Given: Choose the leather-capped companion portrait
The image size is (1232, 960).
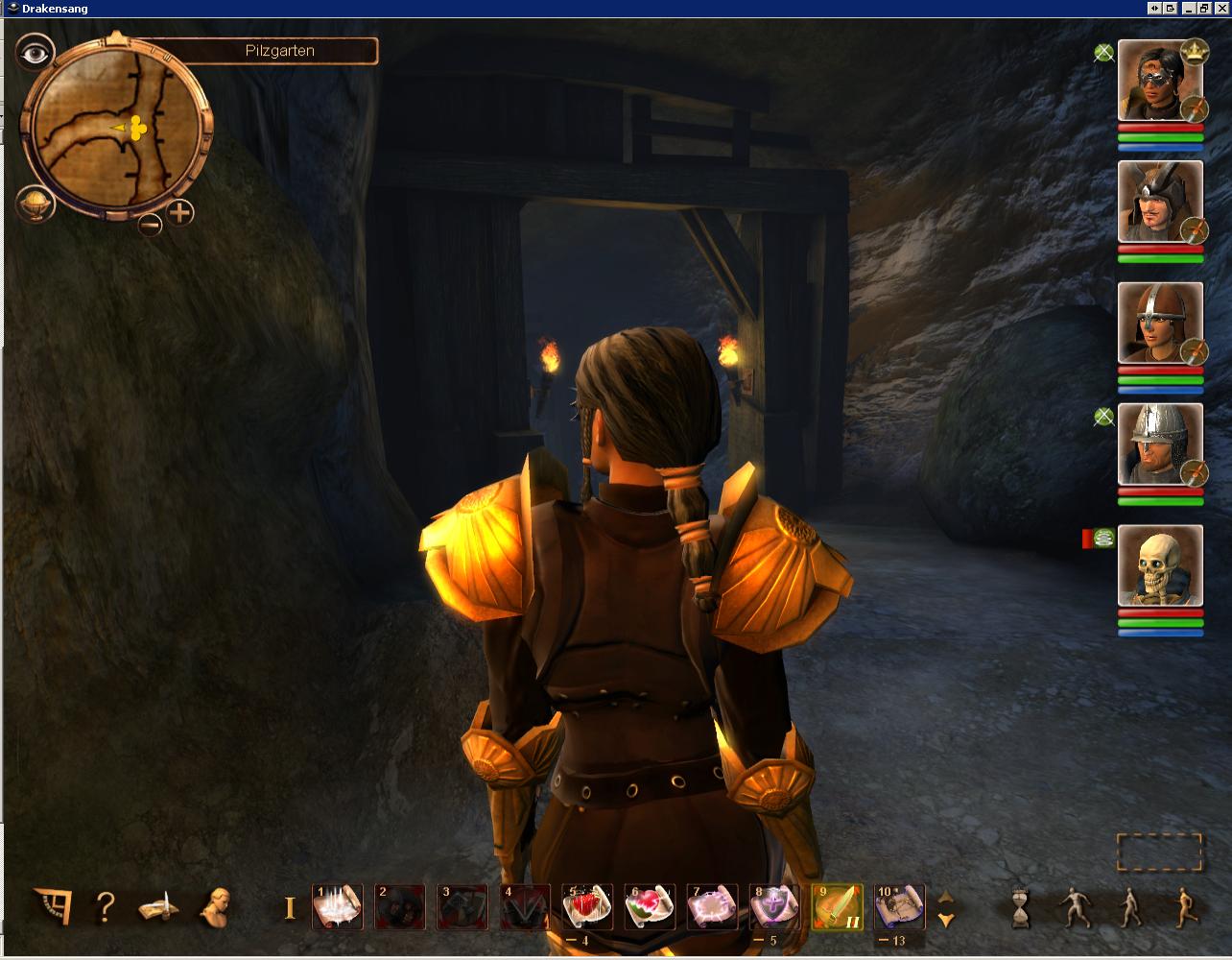Looking at the screenshot, I should click(1159, 324).
